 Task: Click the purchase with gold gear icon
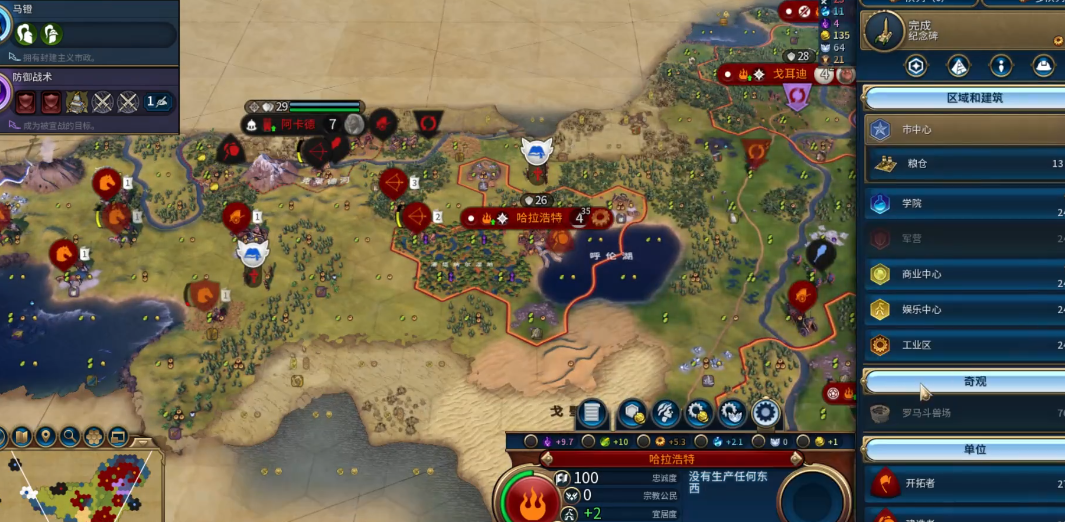[699, 411]
